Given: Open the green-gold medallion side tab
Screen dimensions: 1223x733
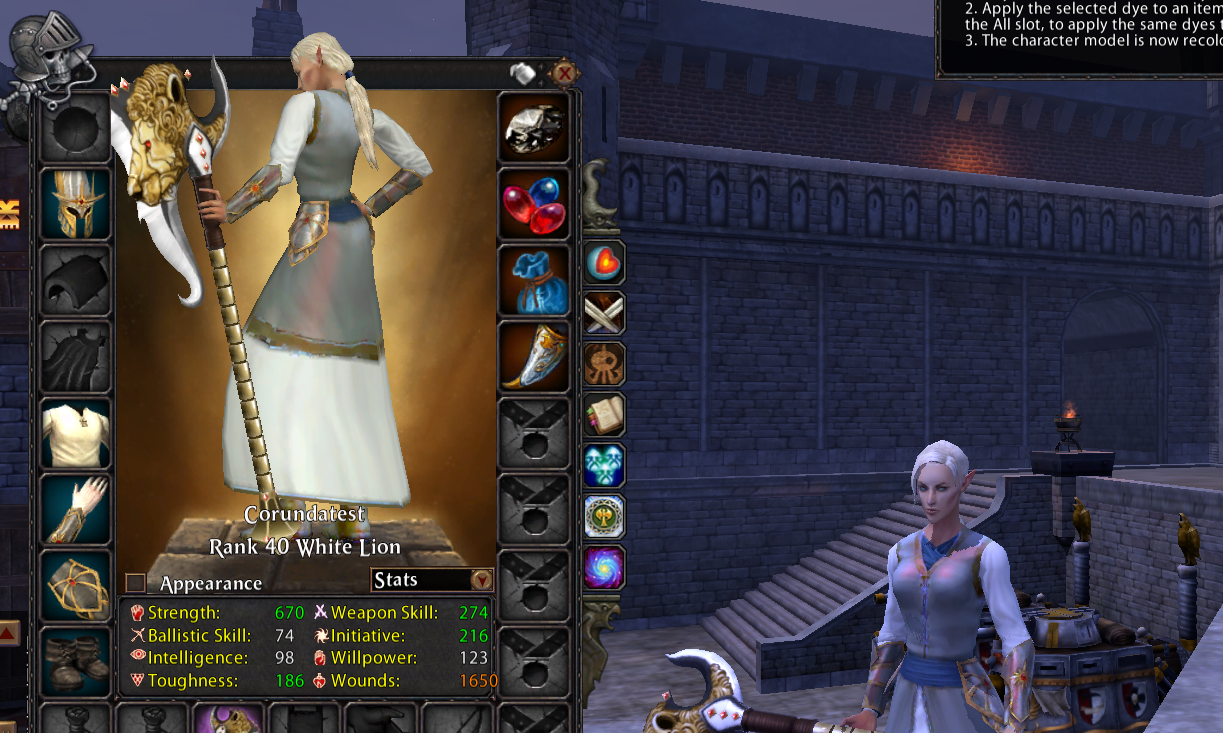Looking at the screenshot, I should click(604, 516).
